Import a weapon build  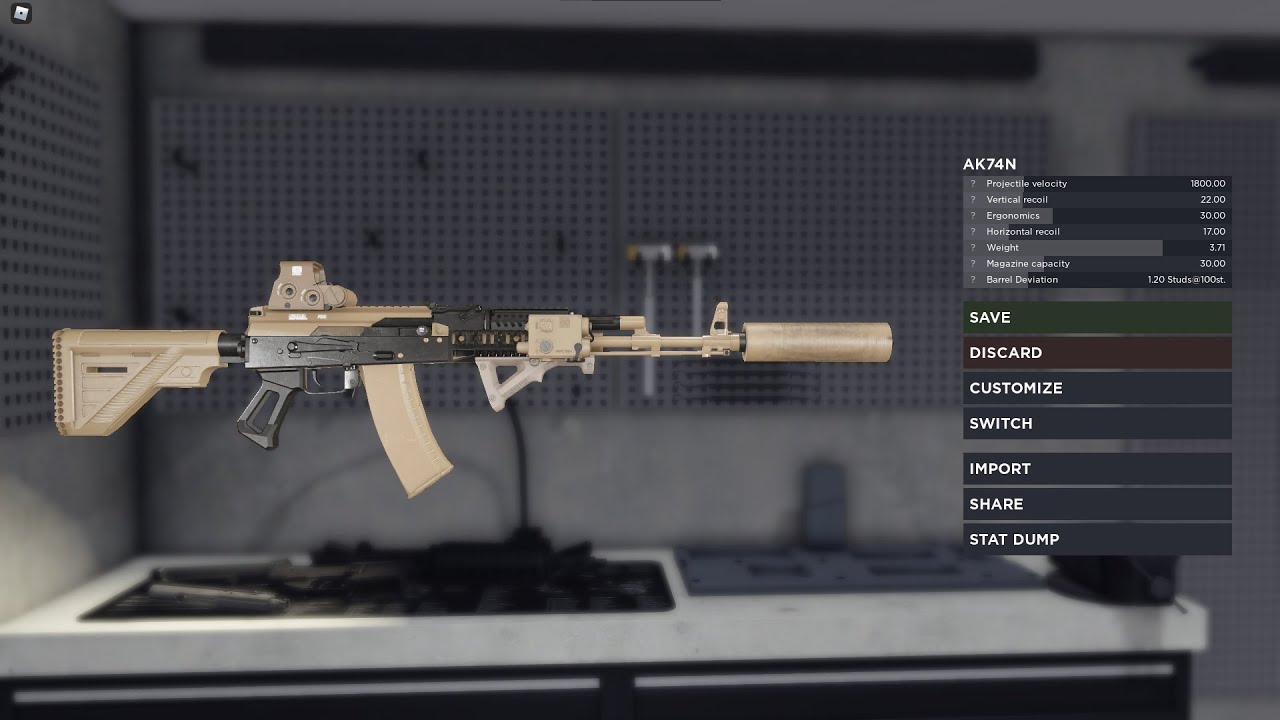(1097, 469)
